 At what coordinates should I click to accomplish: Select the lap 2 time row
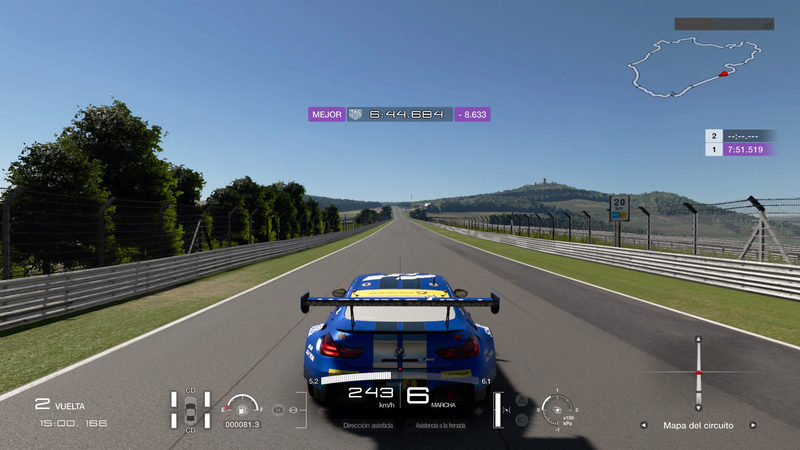click(x=741, y=135)
